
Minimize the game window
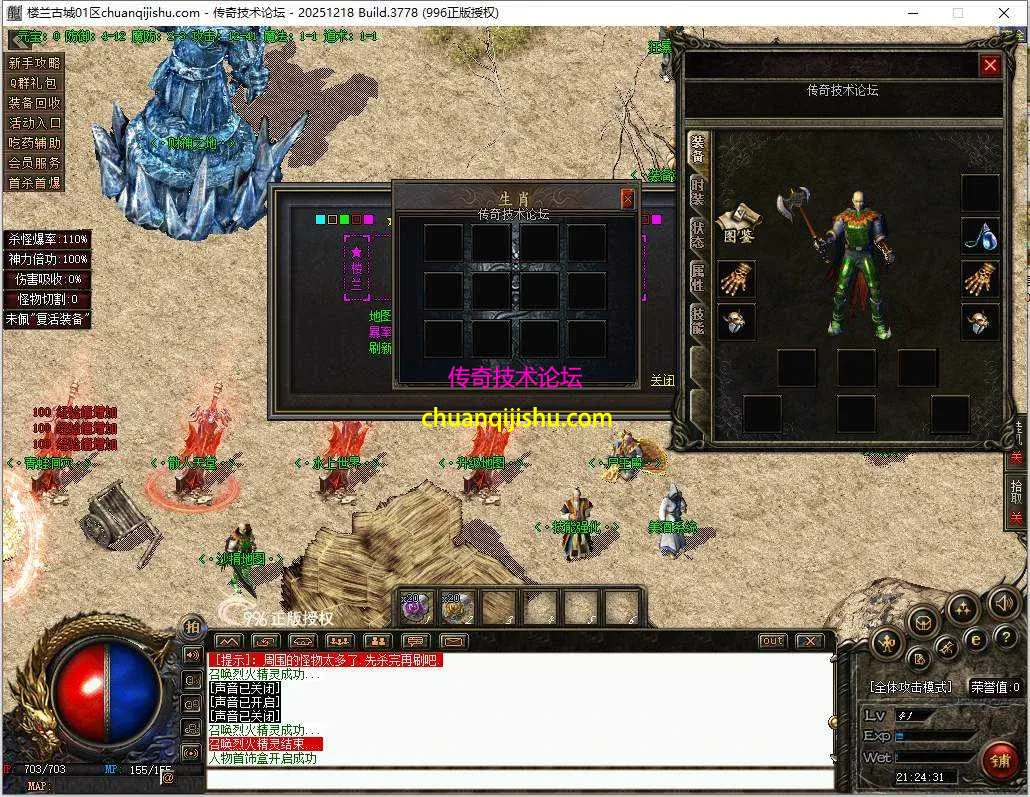pyautogui.click(x=912, y=13)
